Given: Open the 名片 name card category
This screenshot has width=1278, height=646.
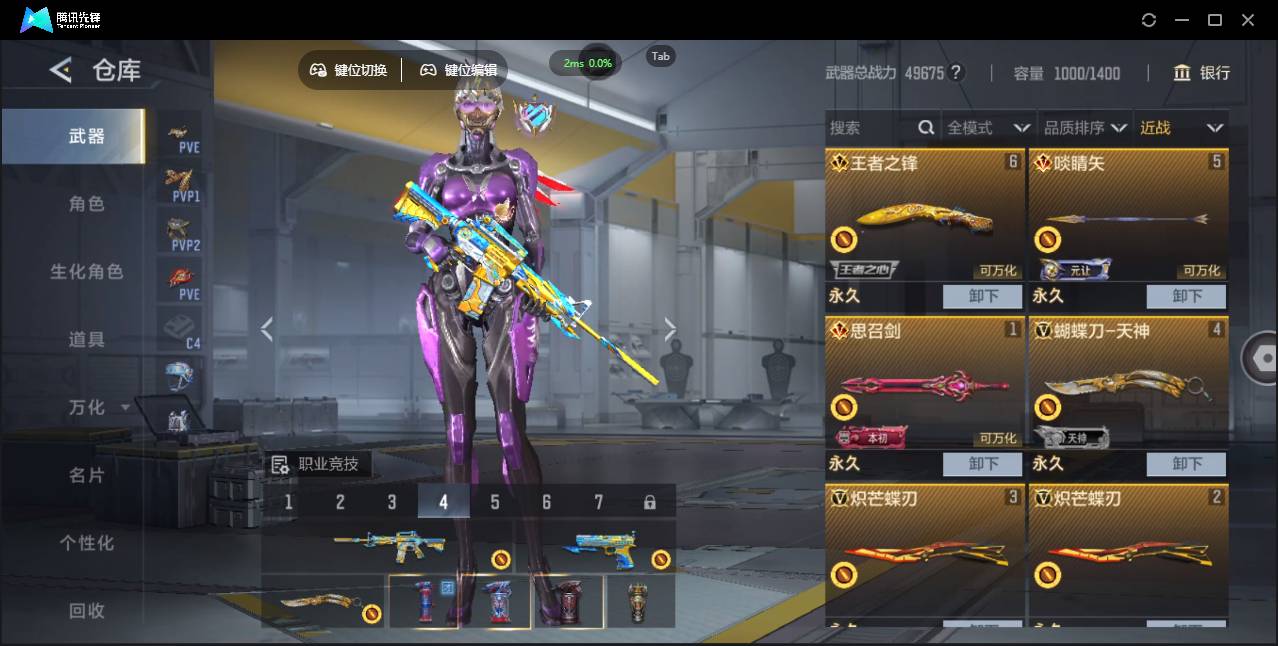Looking at the screenshot, I should click(x=86, y=476).
